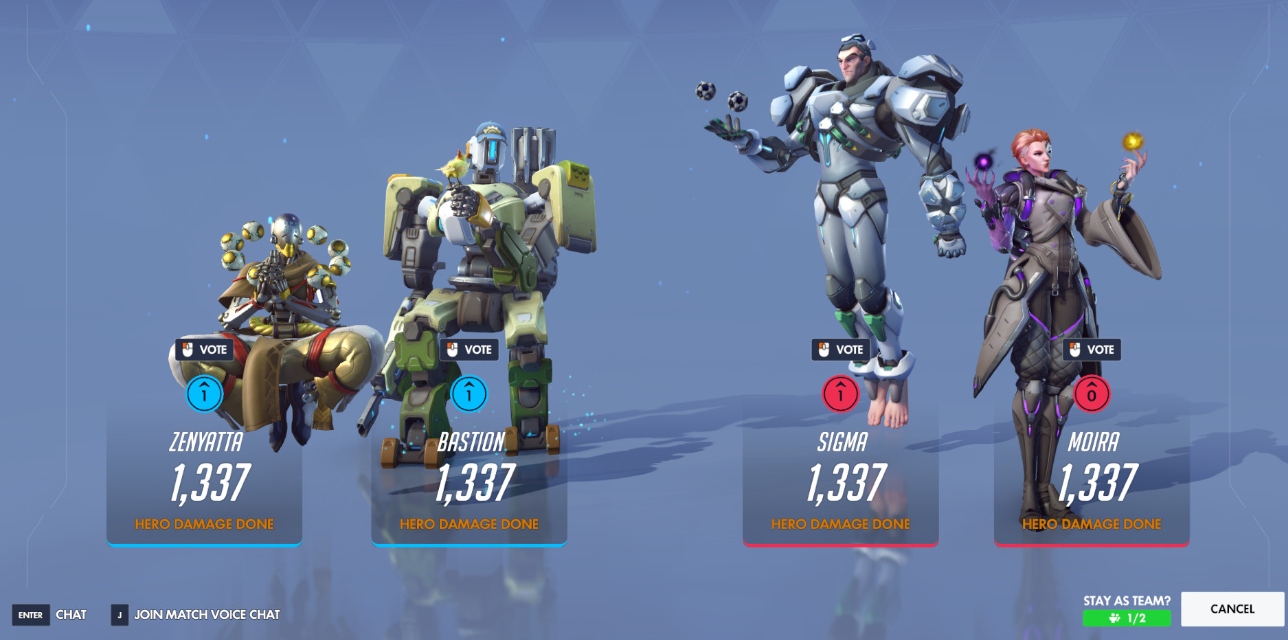
Task: Vote for Moira's card
Action: coord(1091,350)
